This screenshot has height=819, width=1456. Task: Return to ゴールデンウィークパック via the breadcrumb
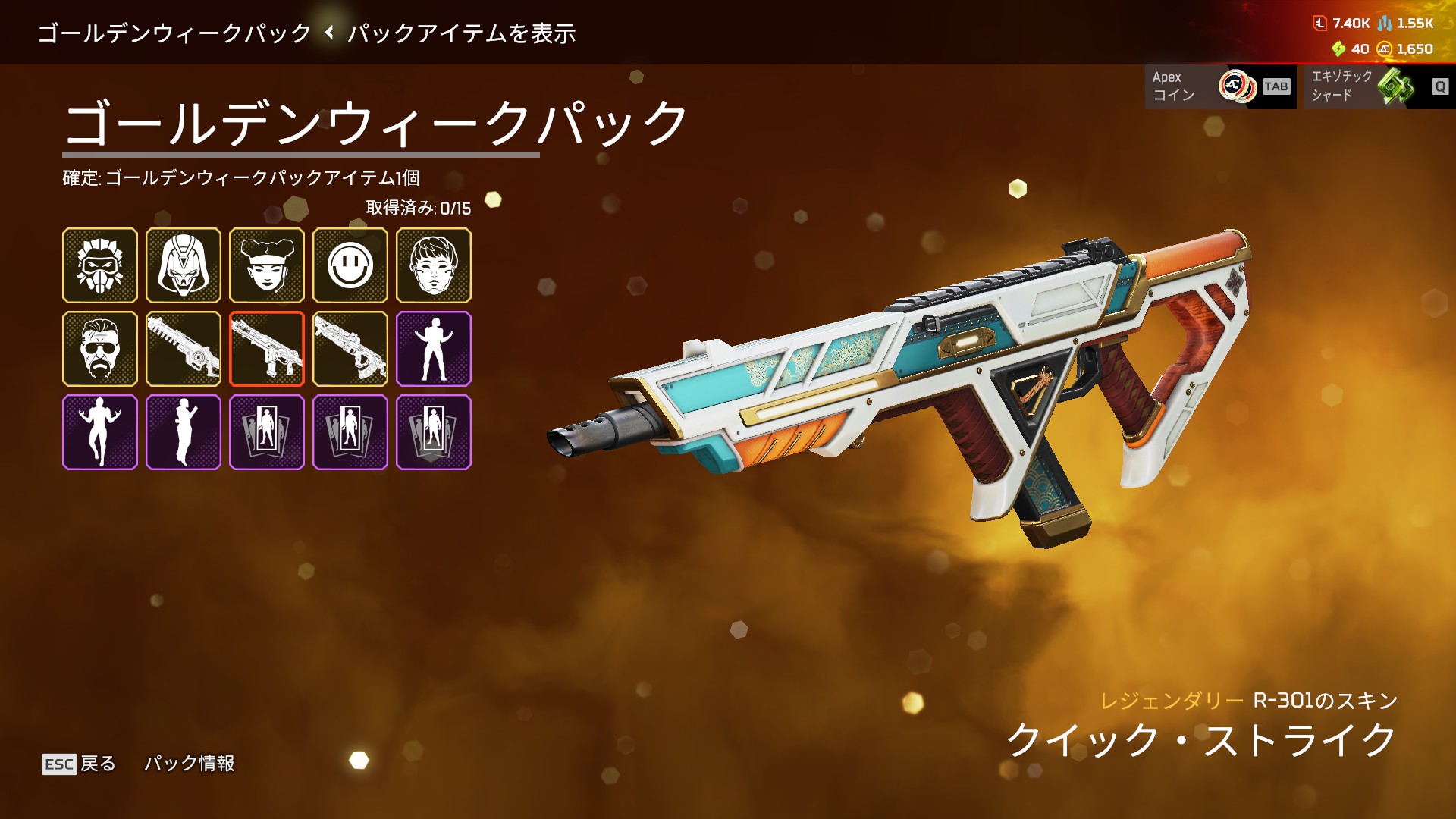coord(174,33)
